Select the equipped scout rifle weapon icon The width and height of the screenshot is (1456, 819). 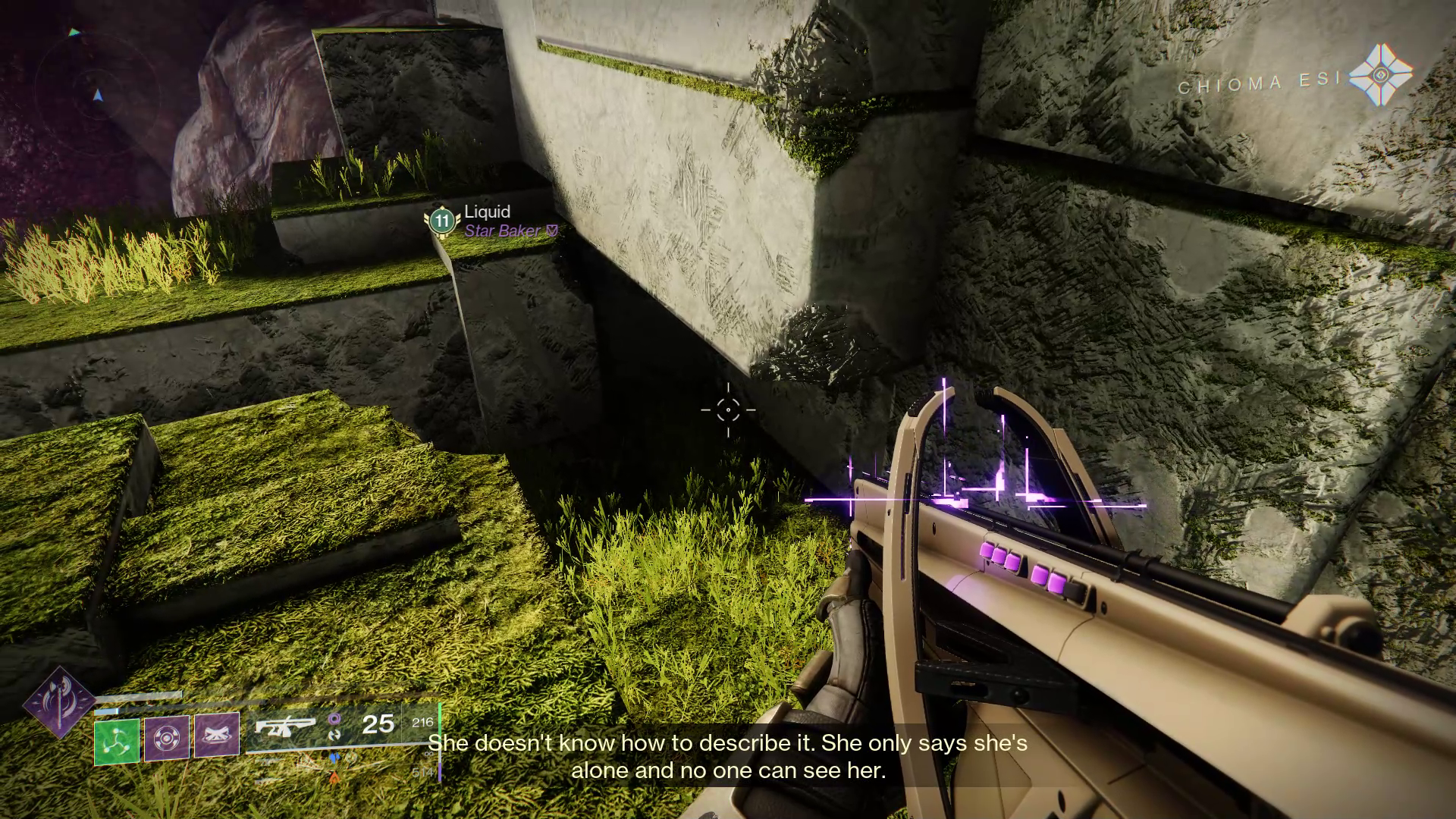[285, 727]
